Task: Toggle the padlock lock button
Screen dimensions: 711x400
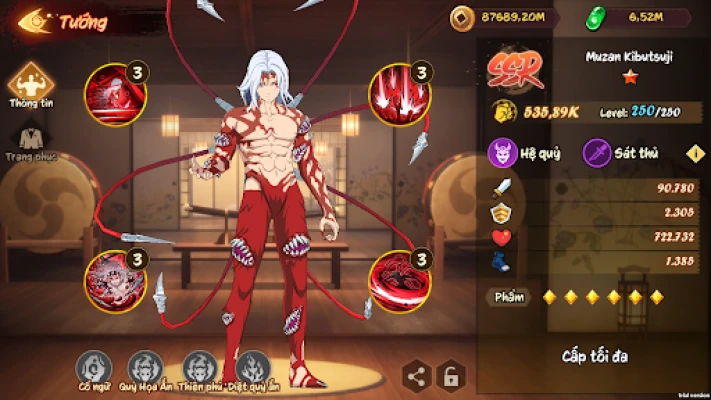Action: 452,376
